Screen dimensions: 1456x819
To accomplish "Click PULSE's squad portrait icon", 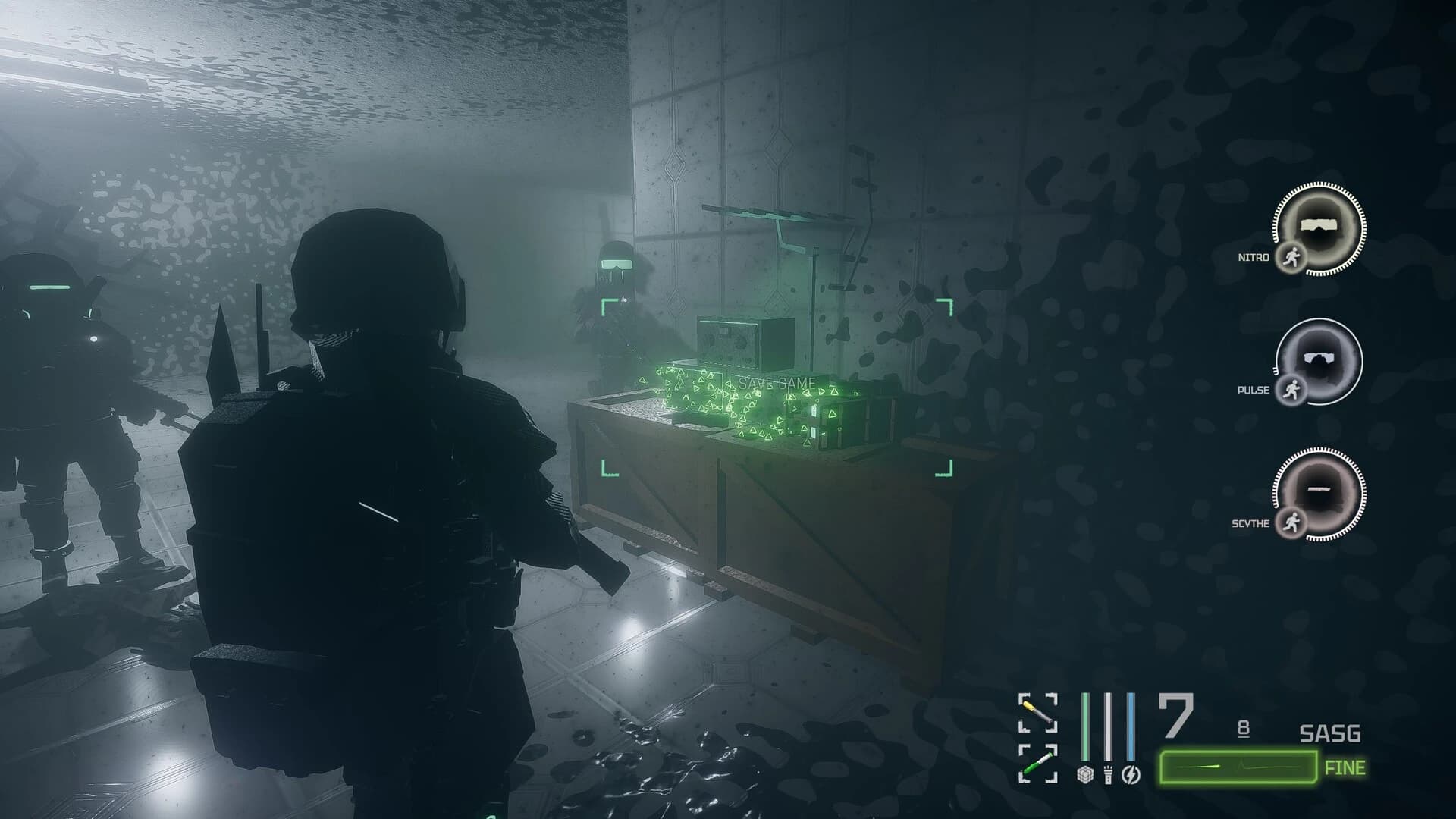I will pyautogui.click(x=1319, y=357).
